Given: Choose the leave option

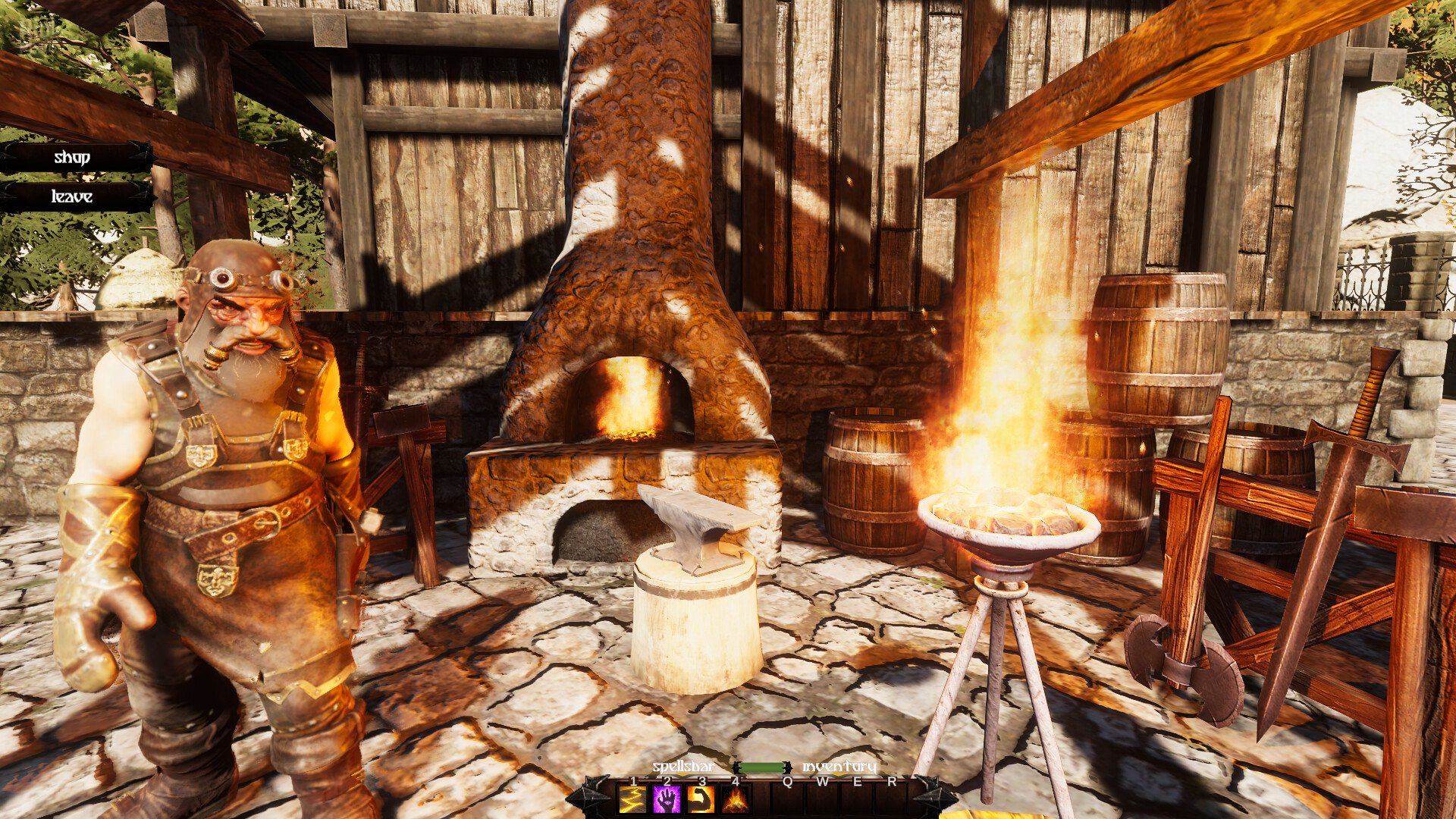Looking at the screenshot, I should click(73, 197).
